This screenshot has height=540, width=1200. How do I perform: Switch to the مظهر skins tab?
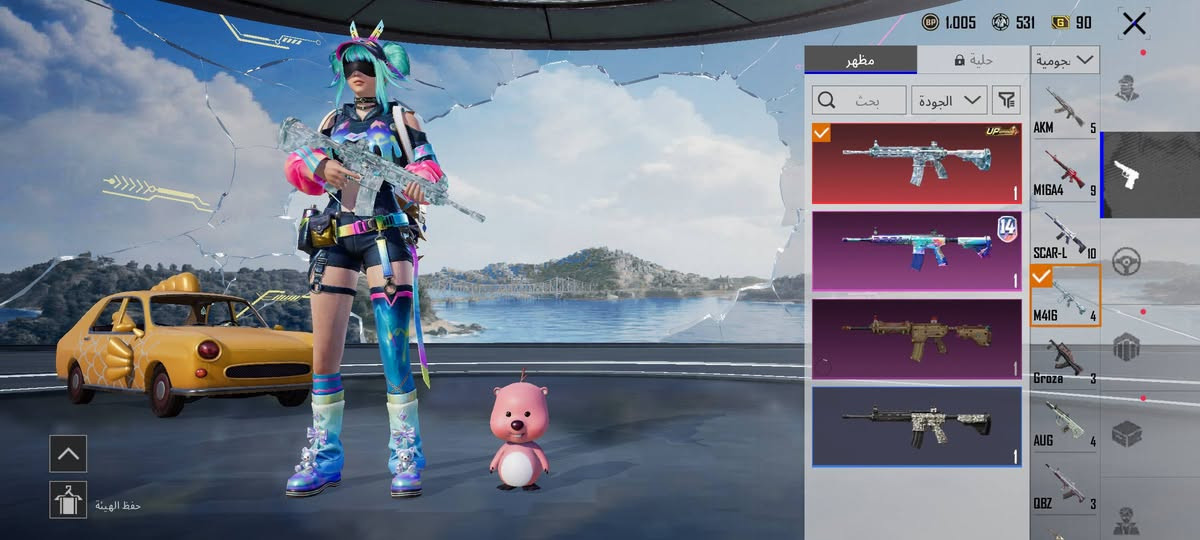pos(860,60)
